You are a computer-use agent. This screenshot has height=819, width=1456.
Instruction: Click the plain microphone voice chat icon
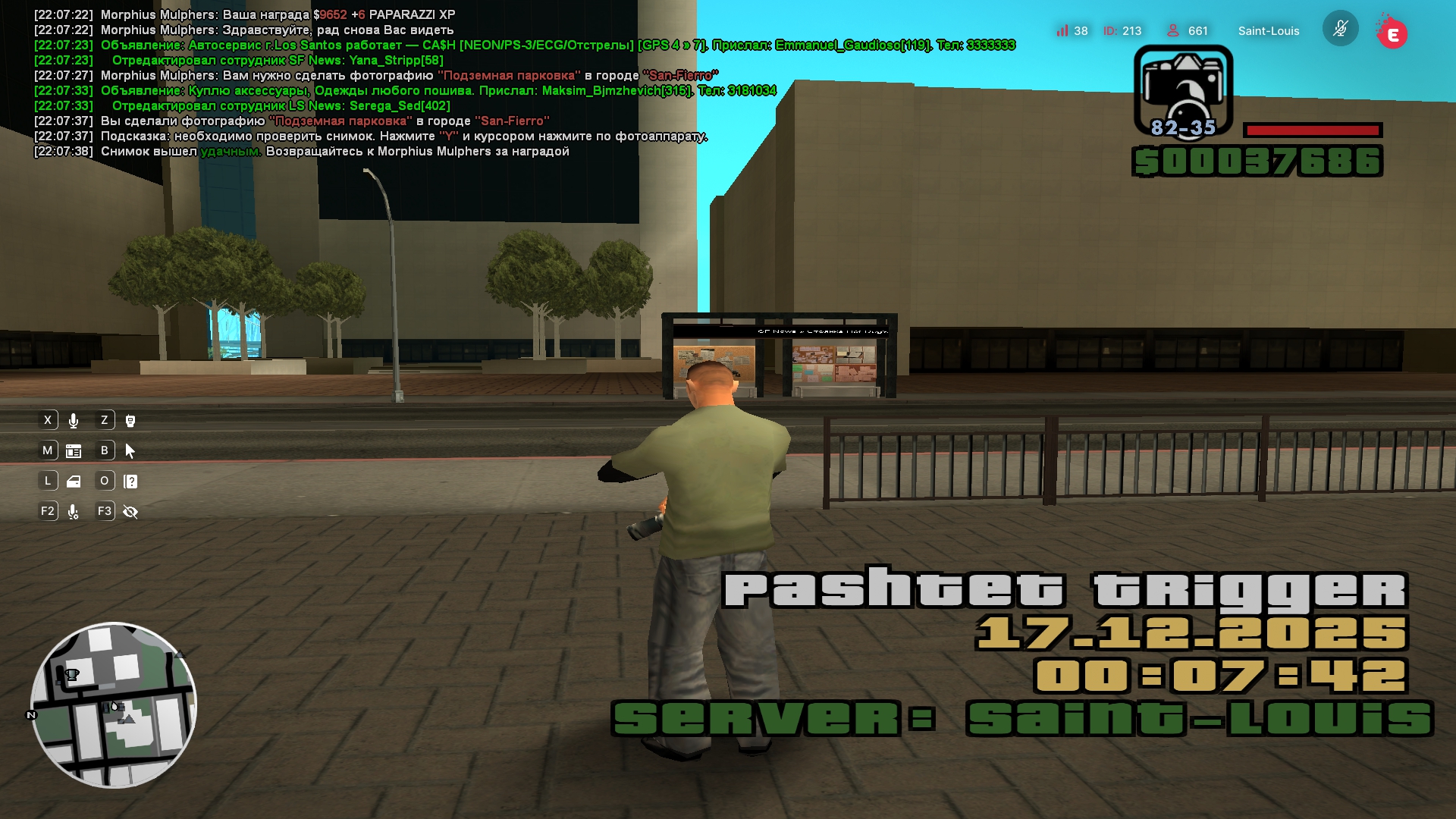[74, 421]
